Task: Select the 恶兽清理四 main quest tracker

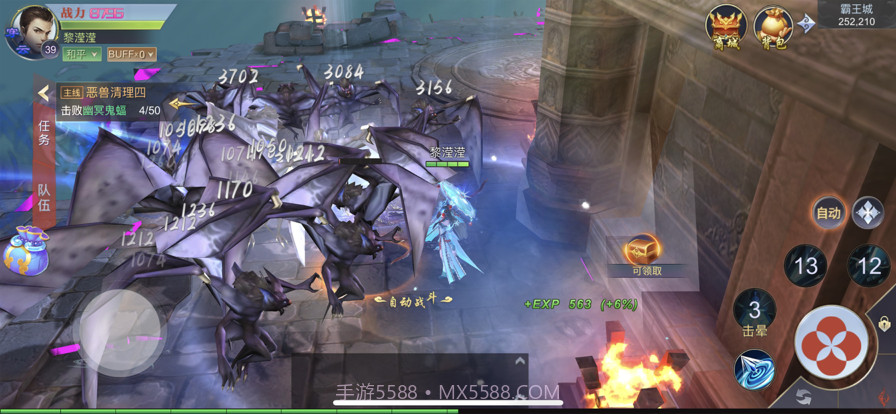Action: click(110, 93)
